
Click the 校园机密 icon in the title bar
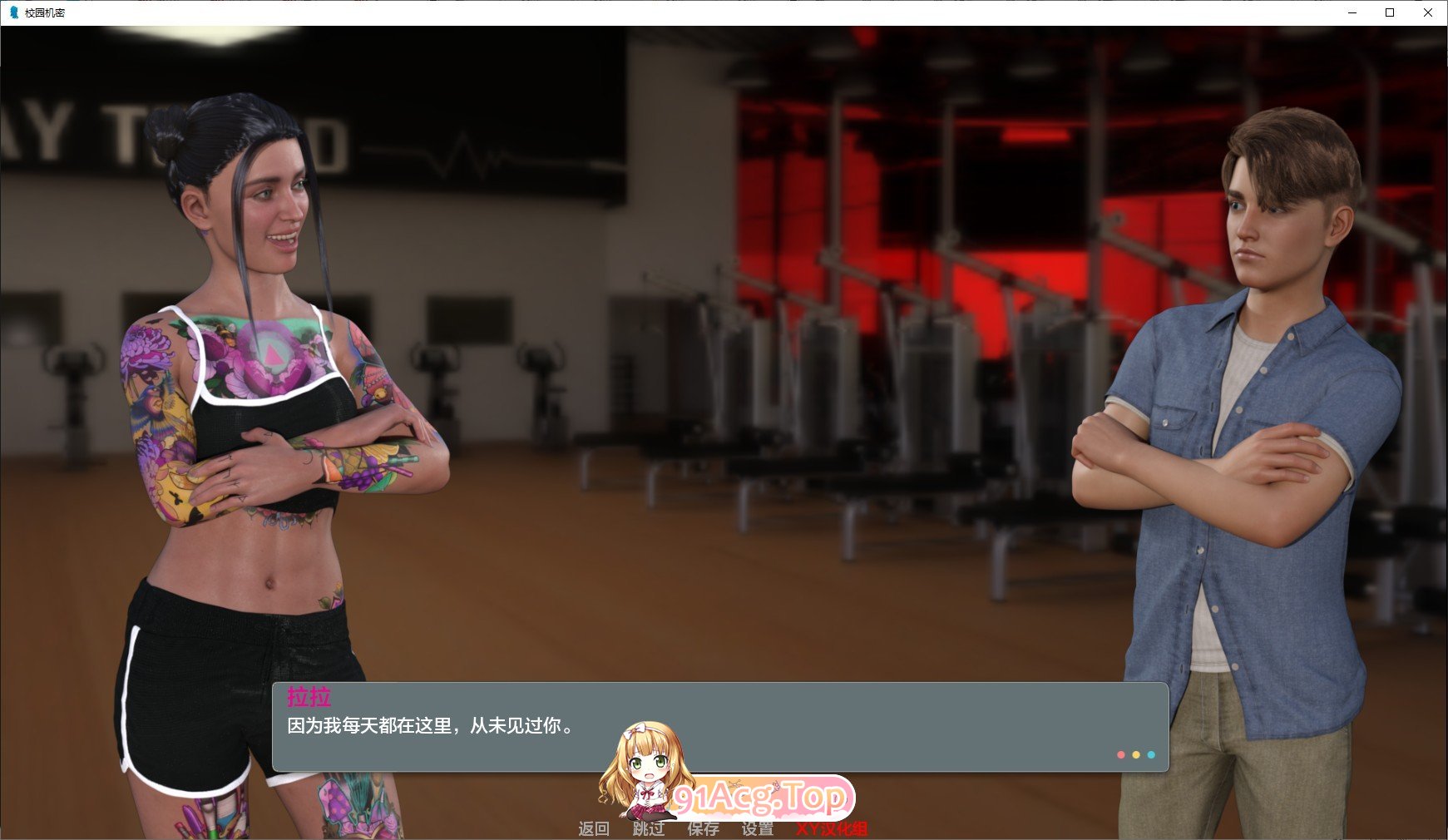(12, 13)
